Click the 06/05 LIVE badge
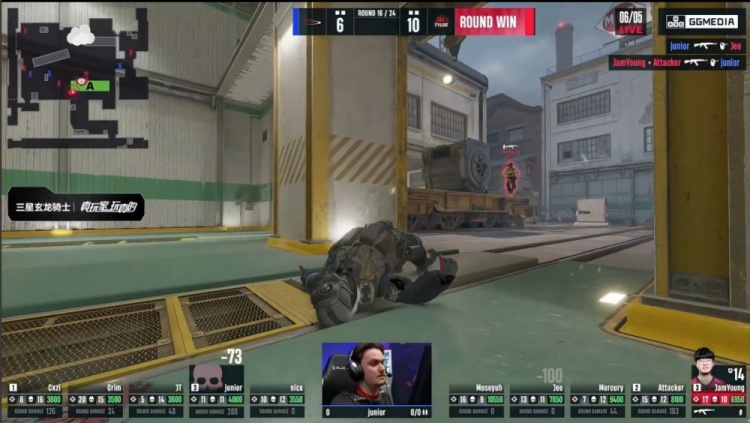Screen dimensions: 750x423 tap(628, 21)
